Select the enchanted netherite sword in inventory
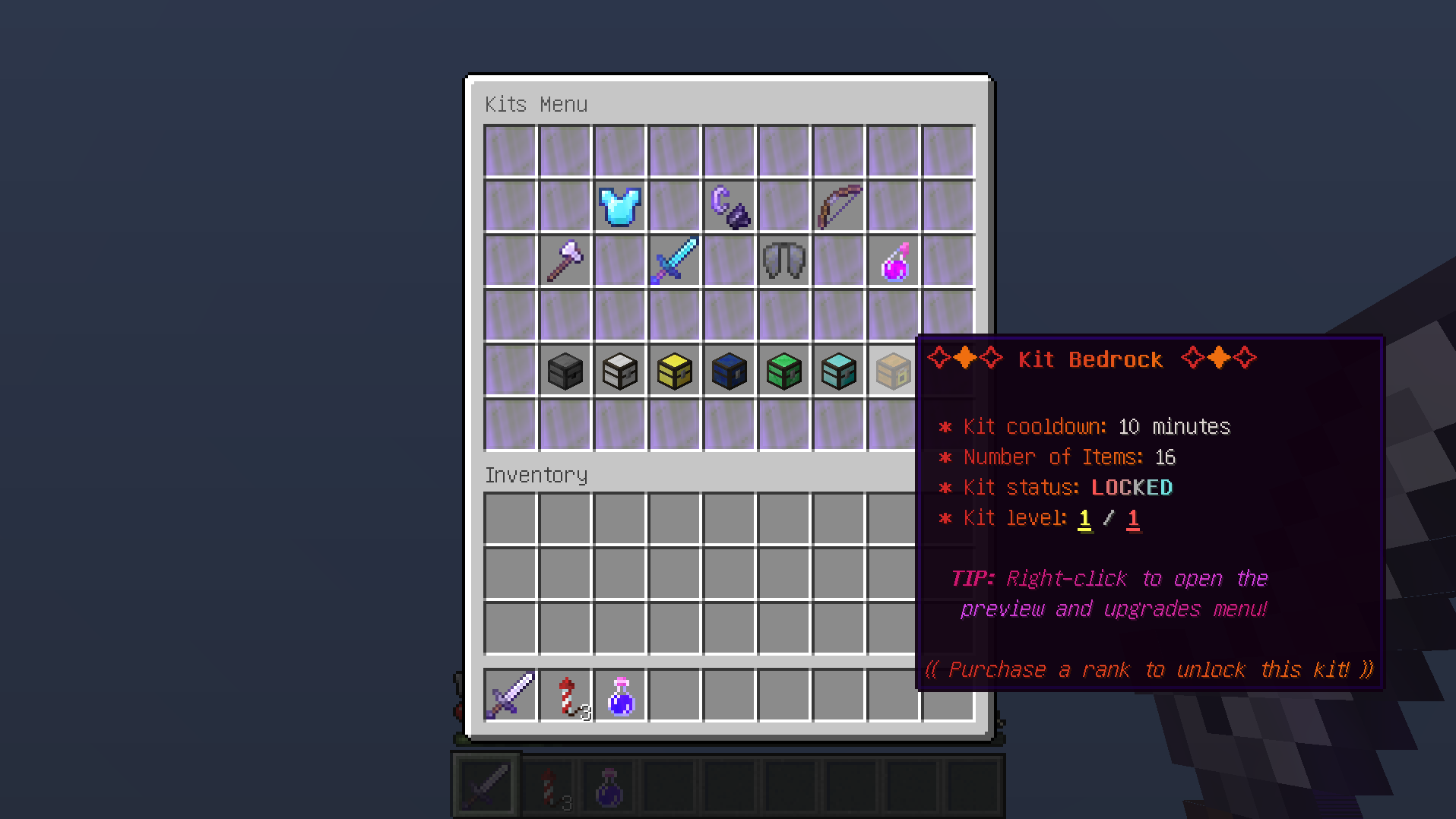Screen dimensions: 1456x819 (509, 695)
